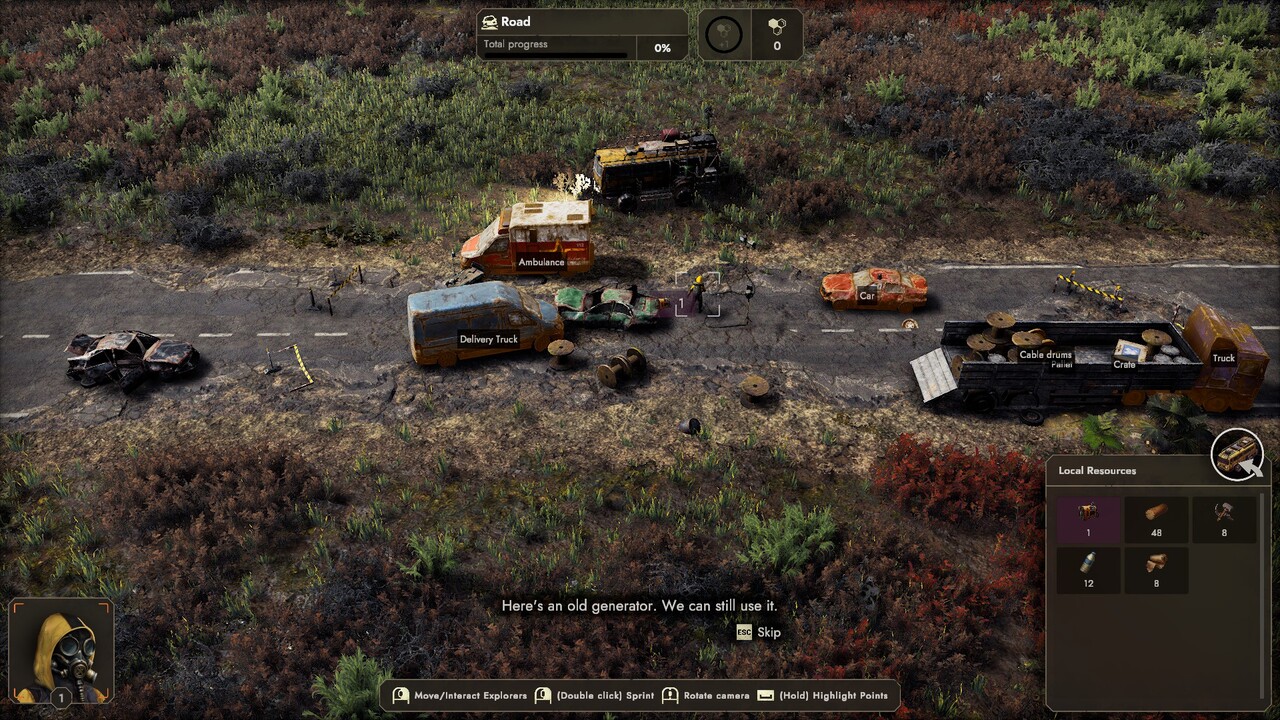This screenshot has width=1280, height=720.
Task: Click the Truck interaction label
Action: [x=1223, y=358]
